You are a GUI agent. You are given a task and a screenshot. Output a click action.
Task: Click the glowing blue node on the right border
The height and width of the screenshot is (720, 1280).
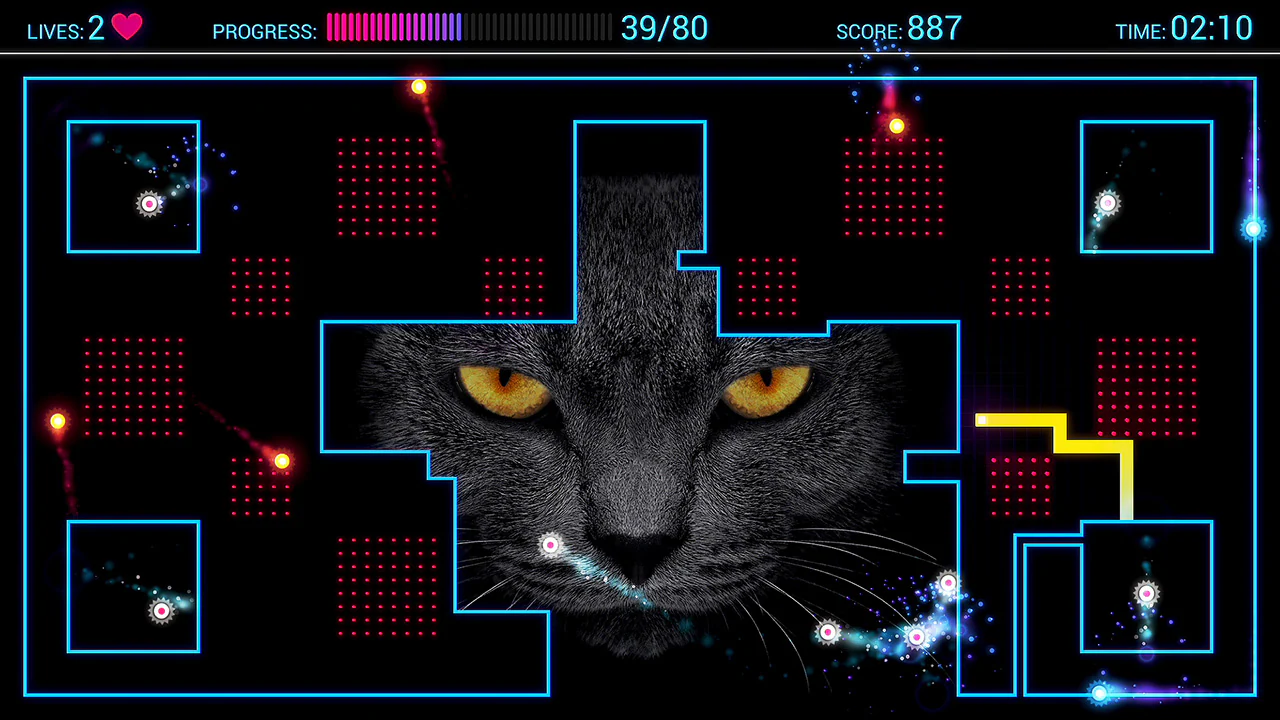(1253, 230)
